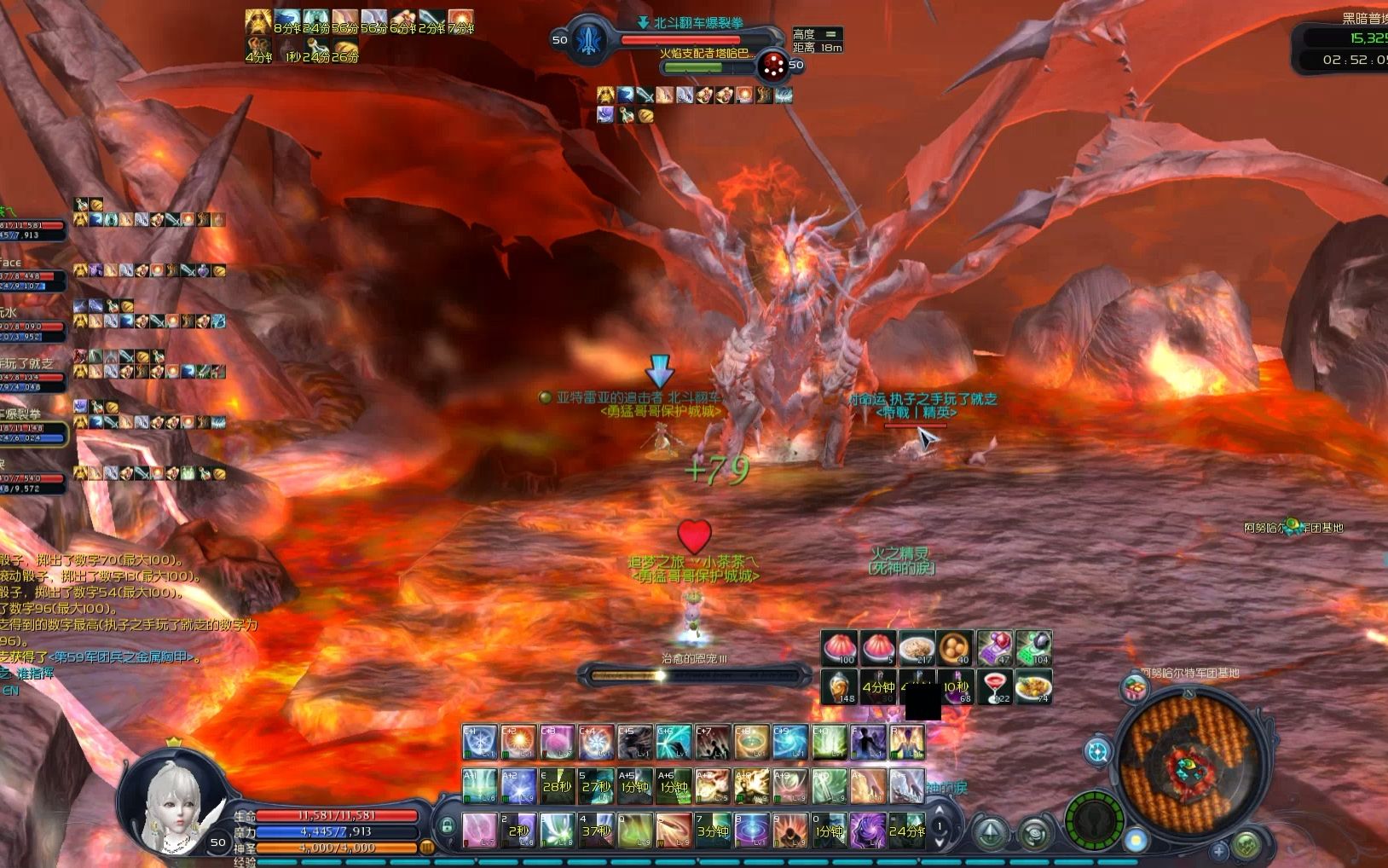The height and width of the screenshot is (868, 1388).
Task: Switch hotbar page with the up arrow
Action: 940,811
